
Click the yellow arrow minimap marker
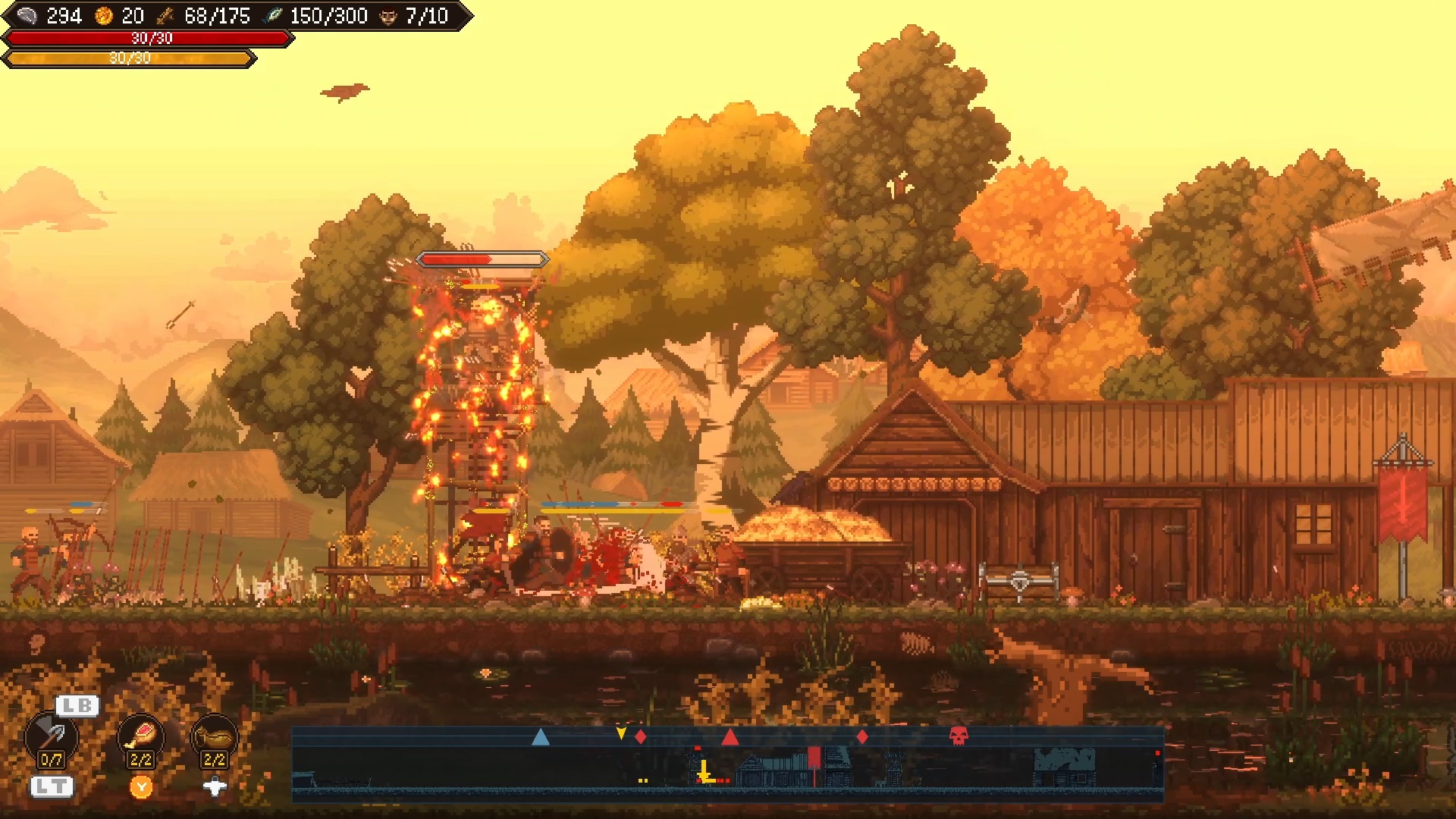(621, 733)
